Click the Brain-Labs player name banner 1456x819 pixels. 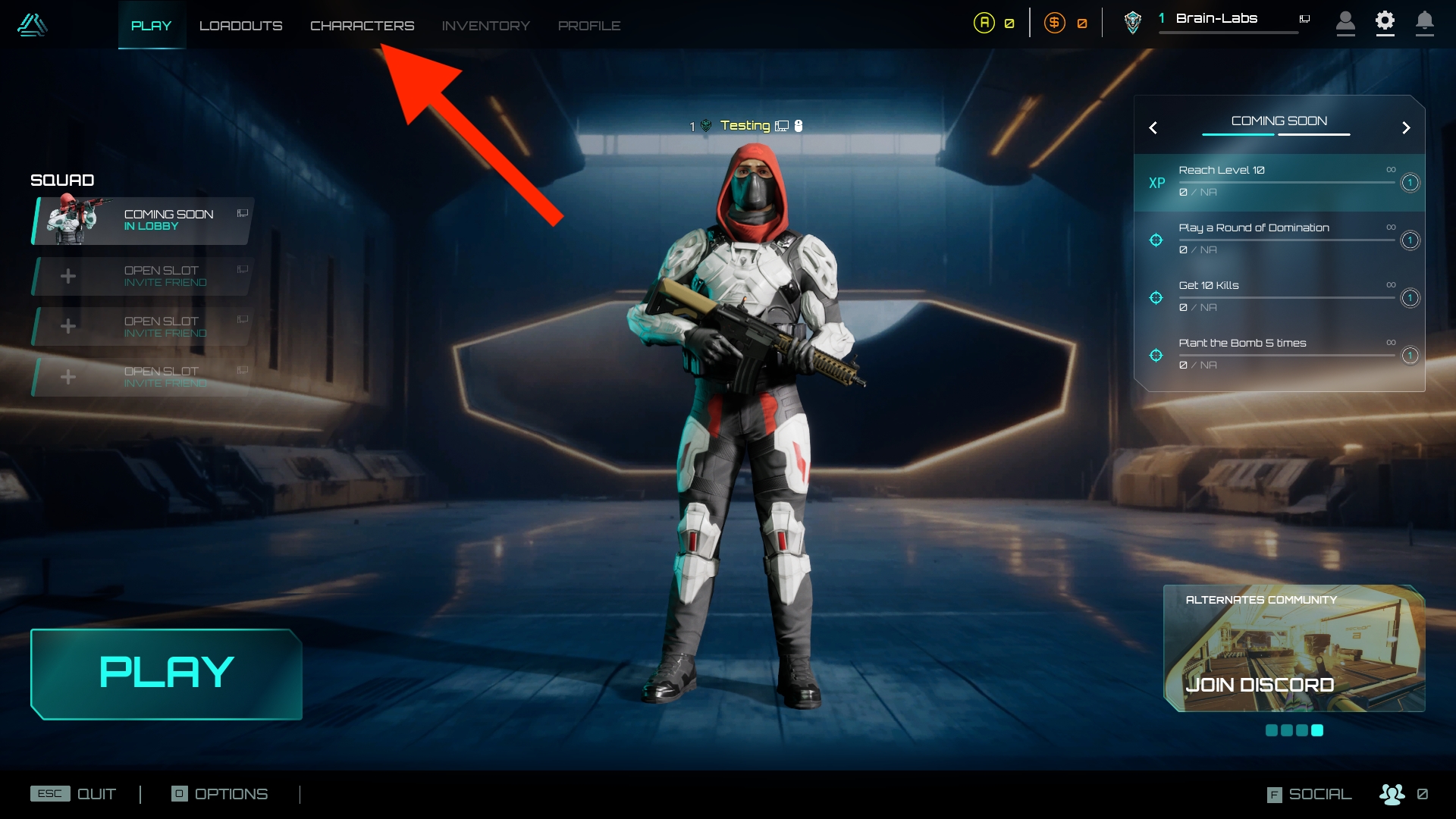(1216, 19)
